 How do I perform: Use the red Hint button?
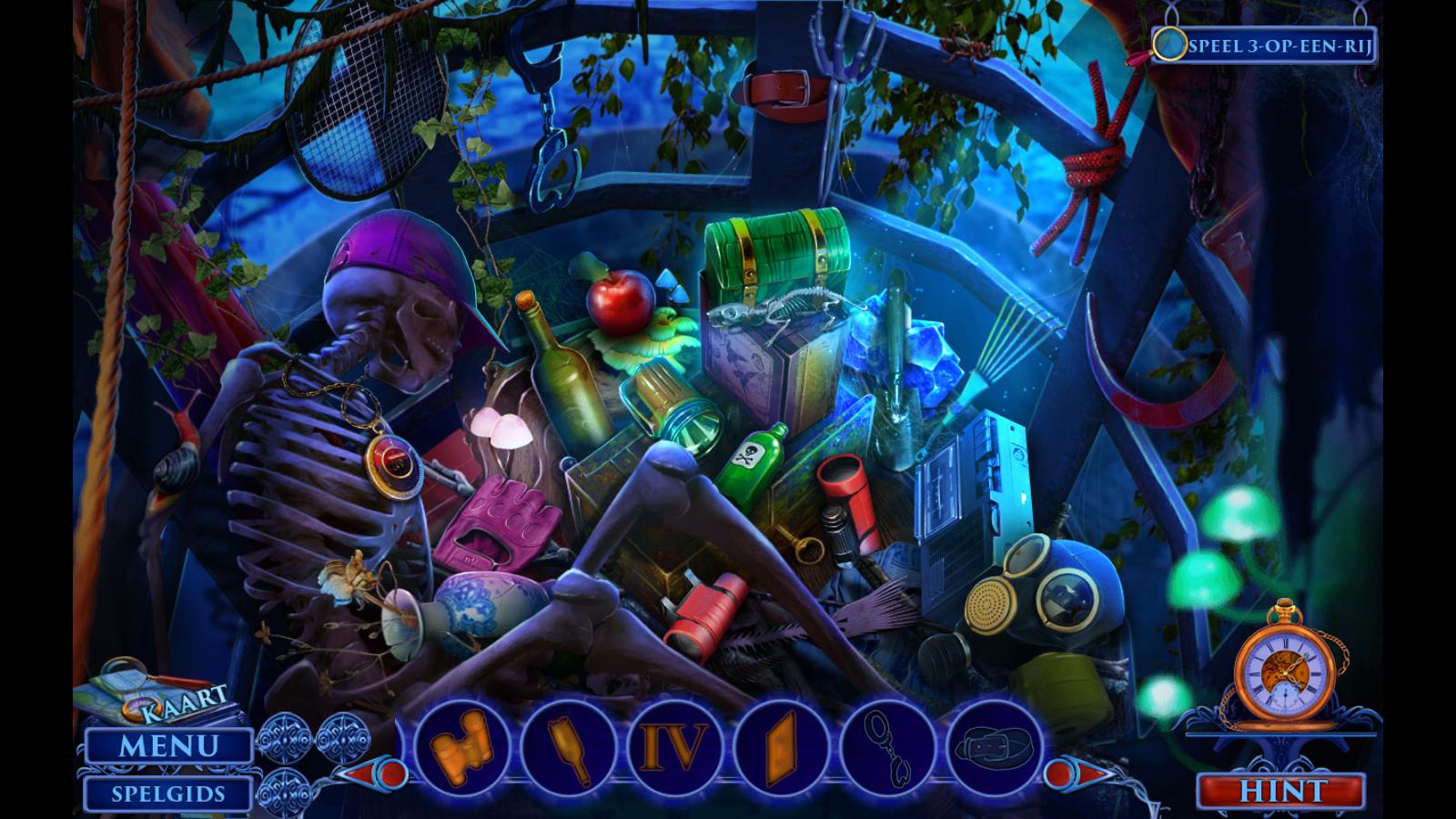pos(1283,790)
